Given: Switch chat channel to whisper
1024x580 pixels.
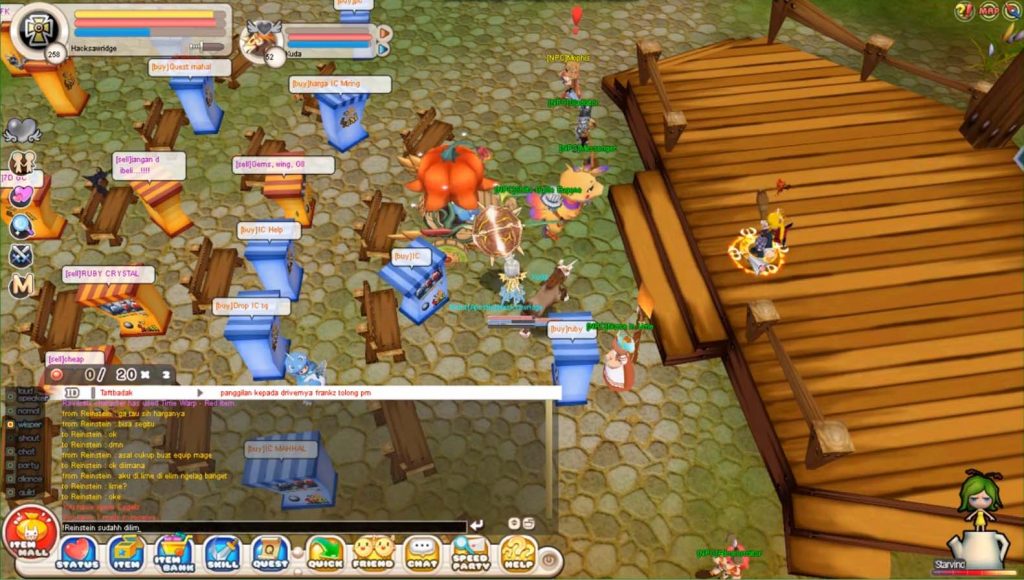Looking at the screenshot, I should [28, 424].
